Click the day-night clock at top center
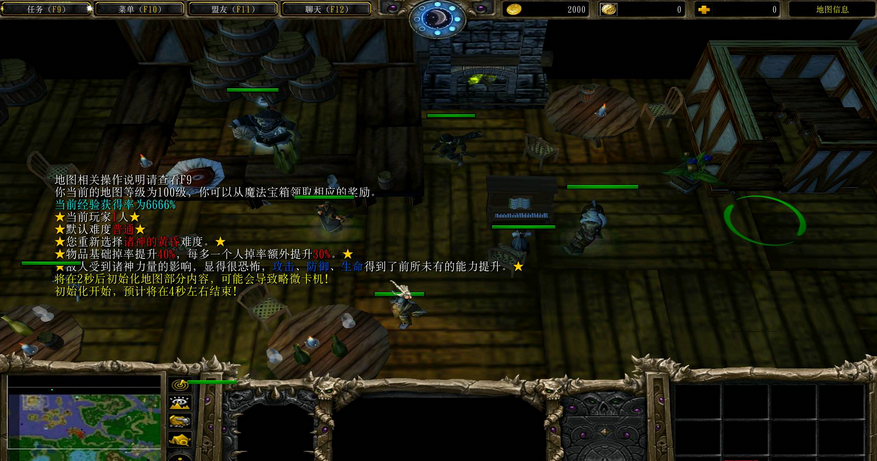Image resolution: width=877 pixels, height=461 pixels. 438,17
